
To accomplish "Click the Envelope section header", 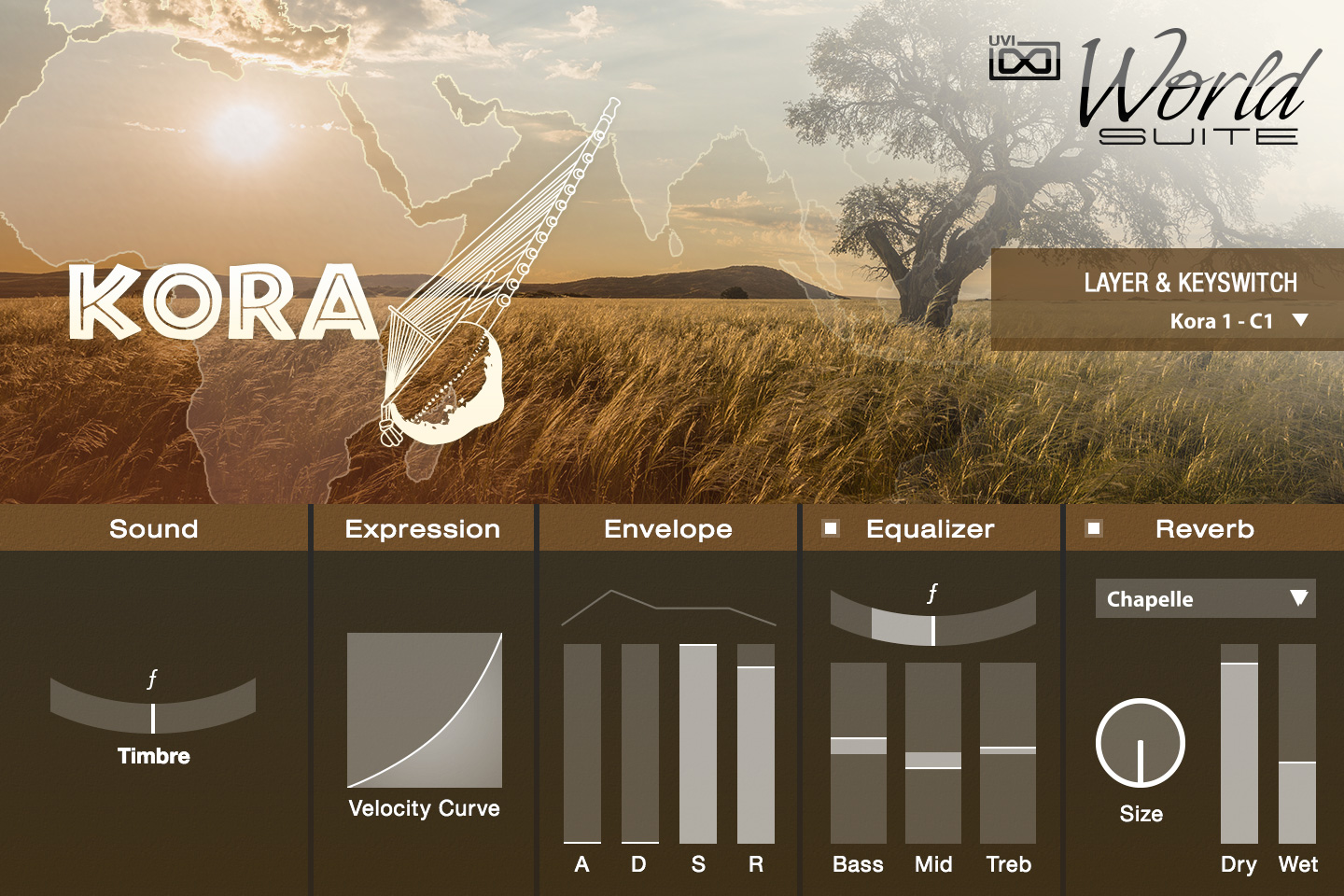I will click(x=668, y=529).
